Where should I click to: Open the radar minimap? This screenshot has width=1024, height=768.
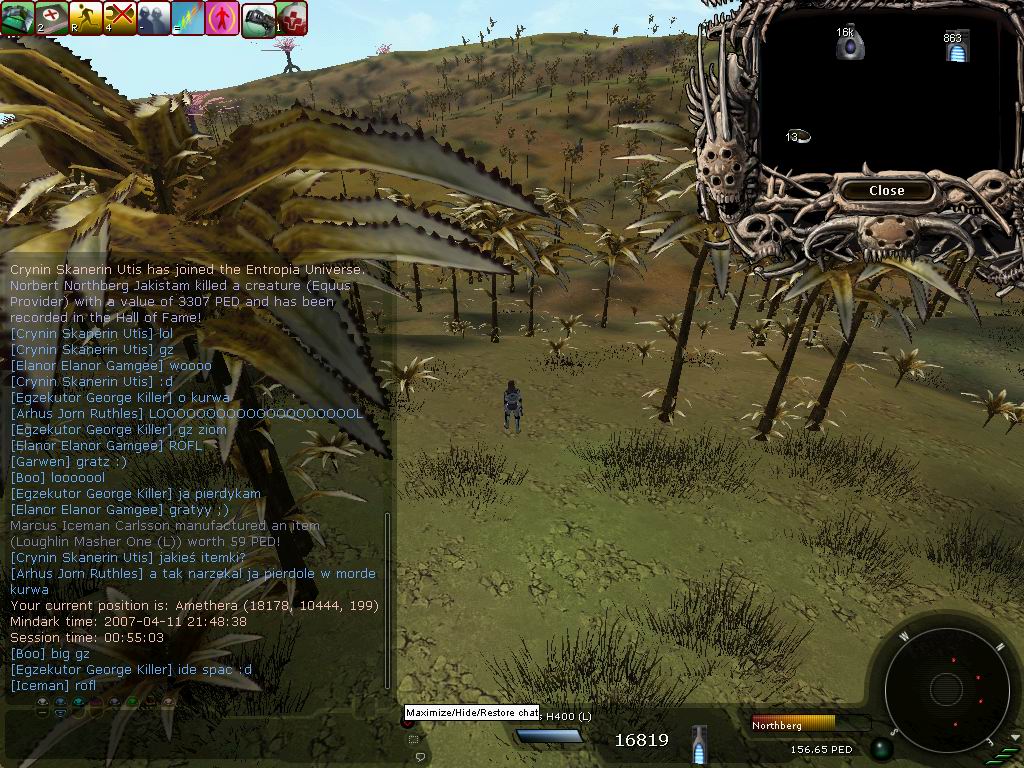tap(945, 688)
